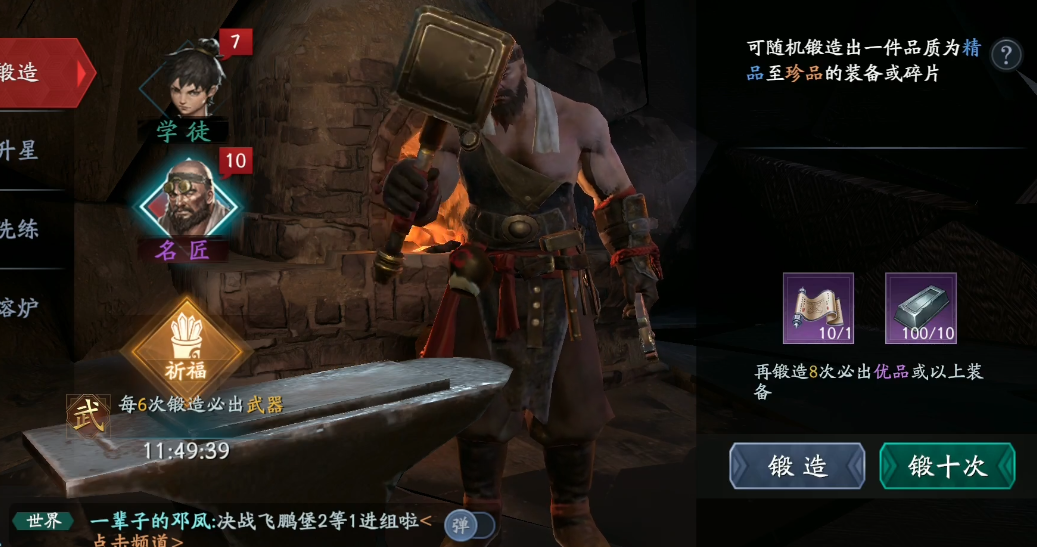
Task: Inspect the forging scroll material slot
Action: (818, 308)
